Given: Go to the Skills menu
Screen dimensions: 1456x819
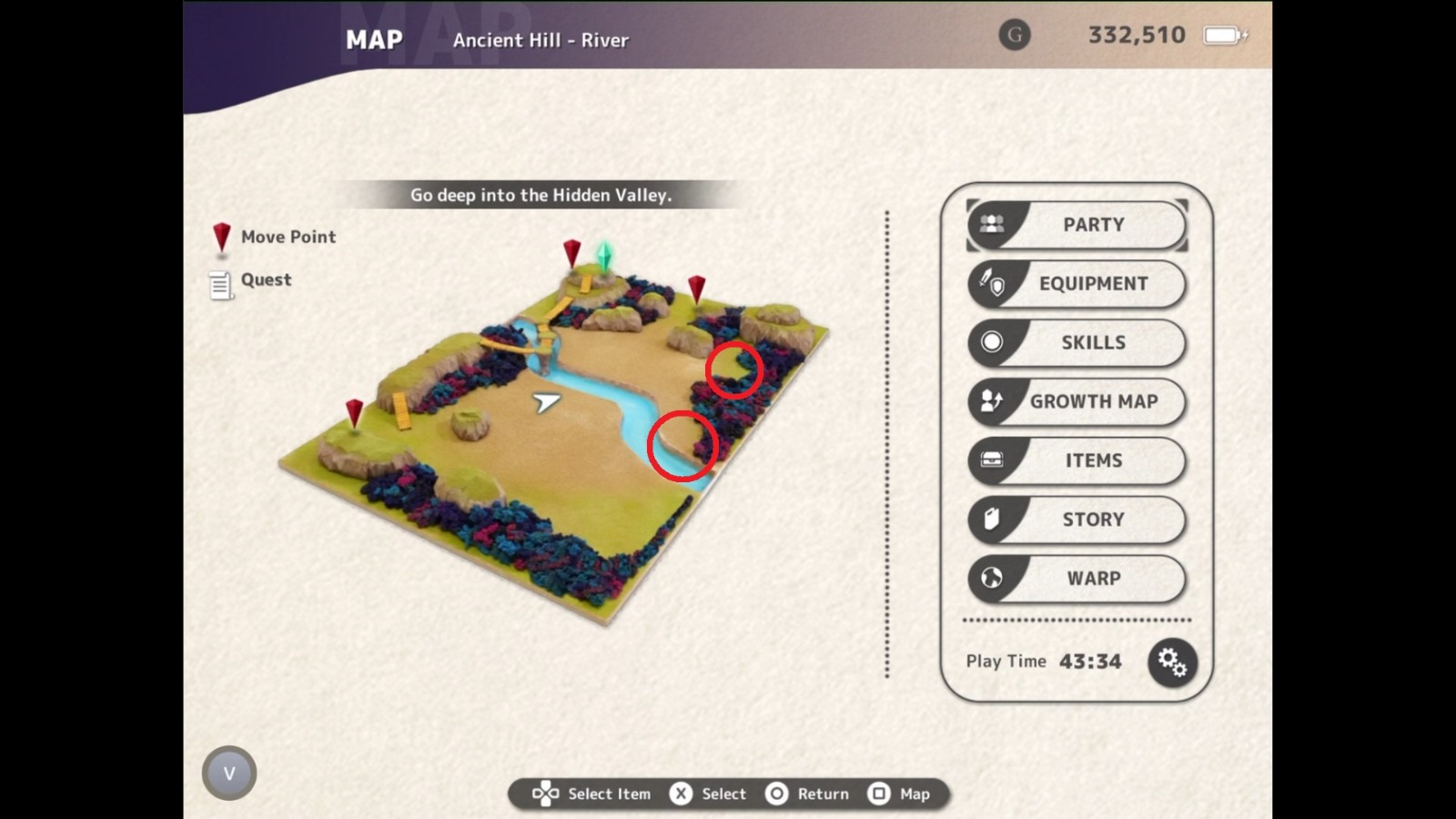Looking at the screenshot, I should coord(1077,342).
